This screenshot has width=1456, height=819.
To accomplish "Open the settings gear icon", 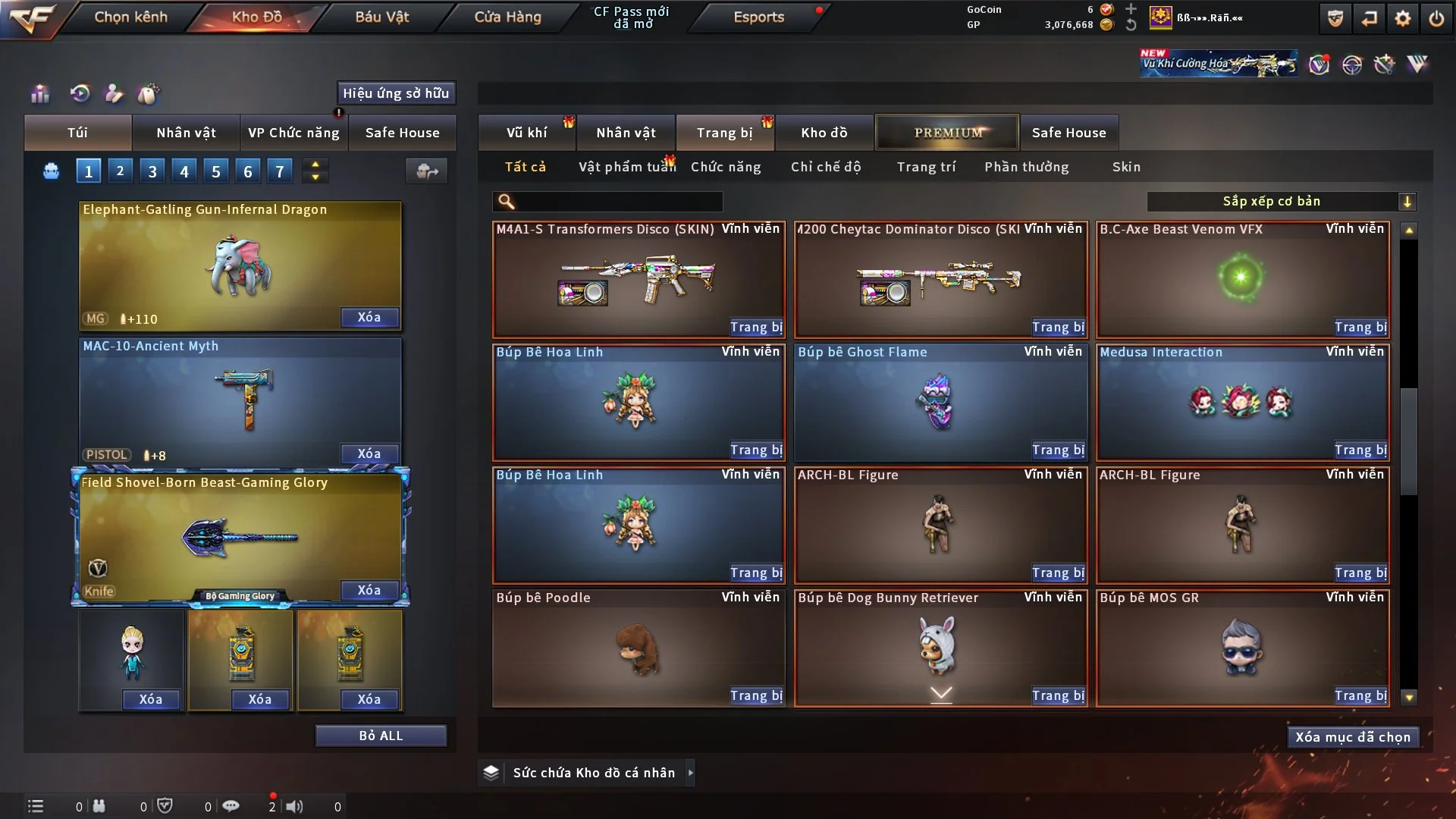I will [1402, 18].
